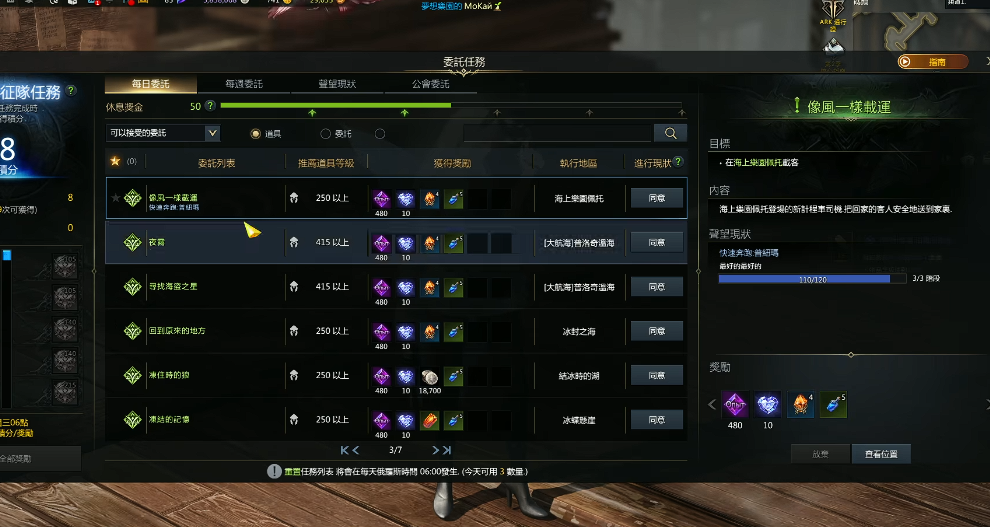Click the quest search text field
This screenshot has width=990, height=527.
click(x=558, y=133)
